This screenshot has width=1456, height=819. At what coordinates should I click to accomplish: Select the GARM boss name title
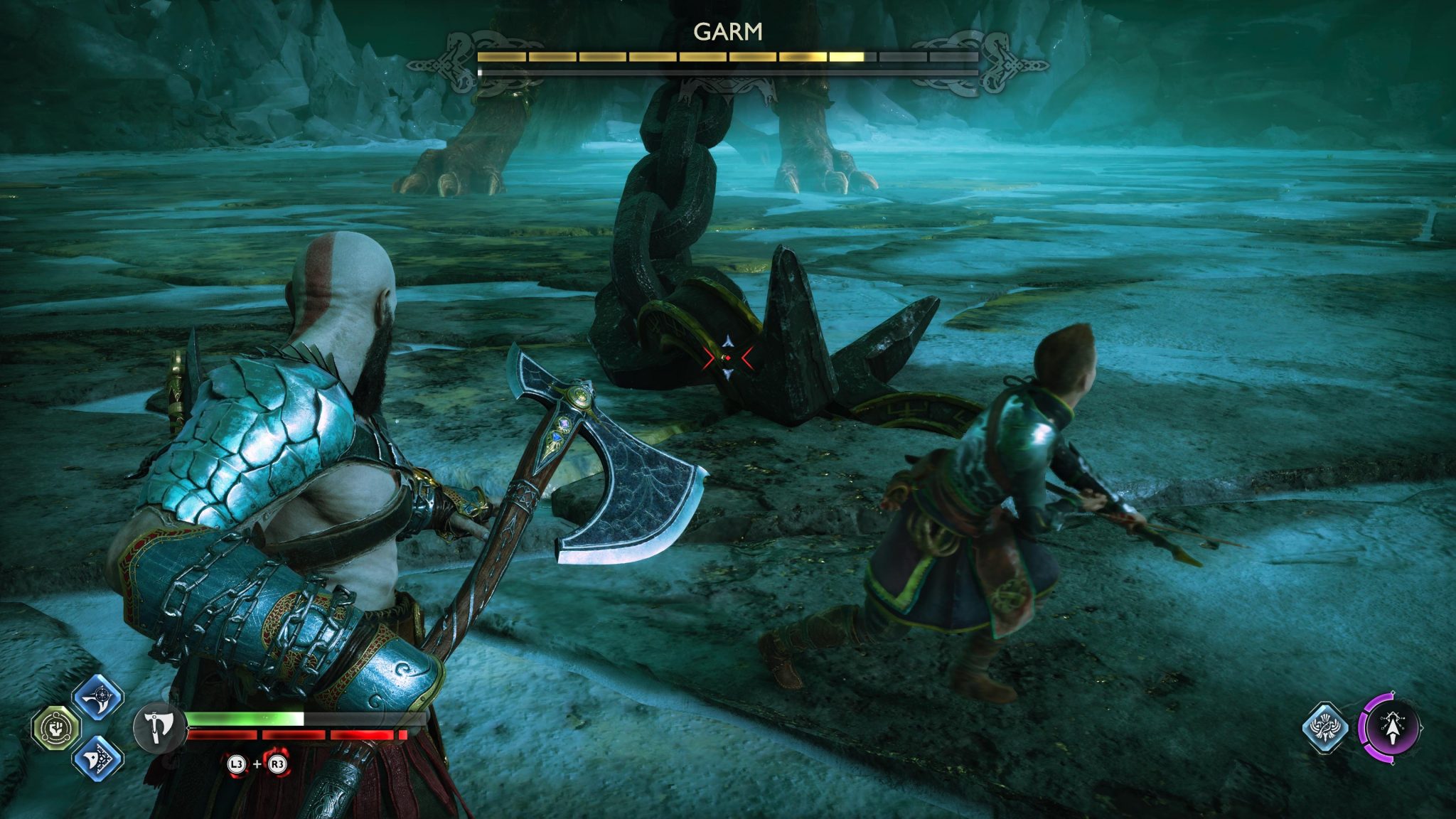pos(728,31)
